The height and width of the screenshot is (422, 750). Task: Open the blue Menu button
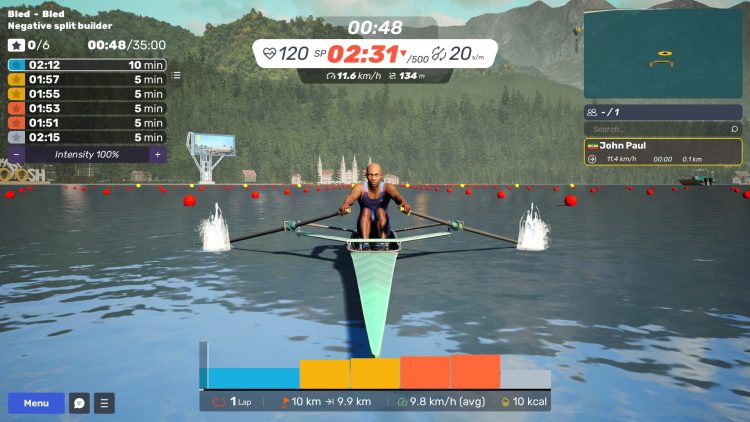click(x=36, y=403)
